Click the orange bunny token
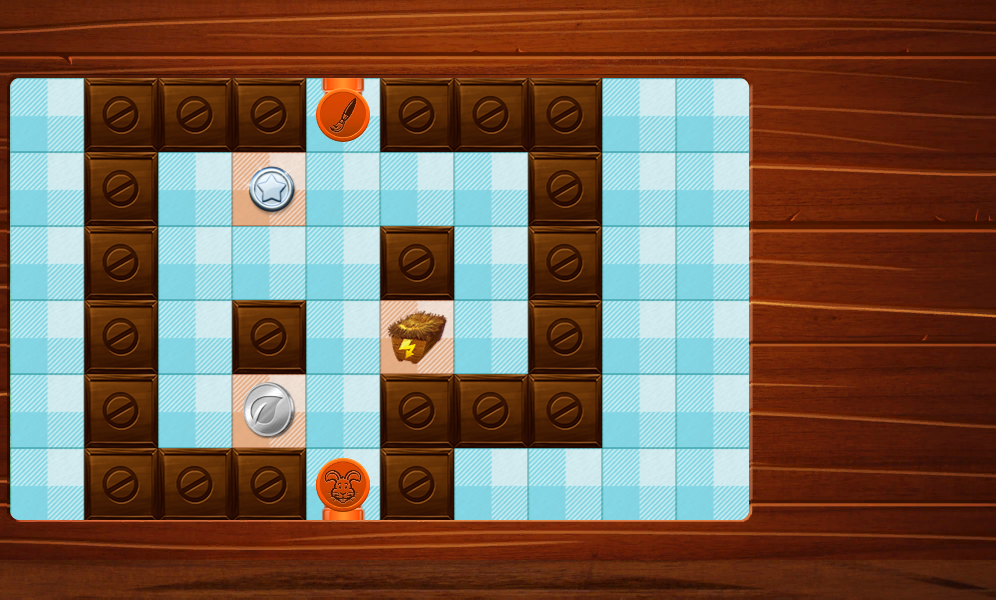This screenshot has width=996, height=600. tap(343, 485)
